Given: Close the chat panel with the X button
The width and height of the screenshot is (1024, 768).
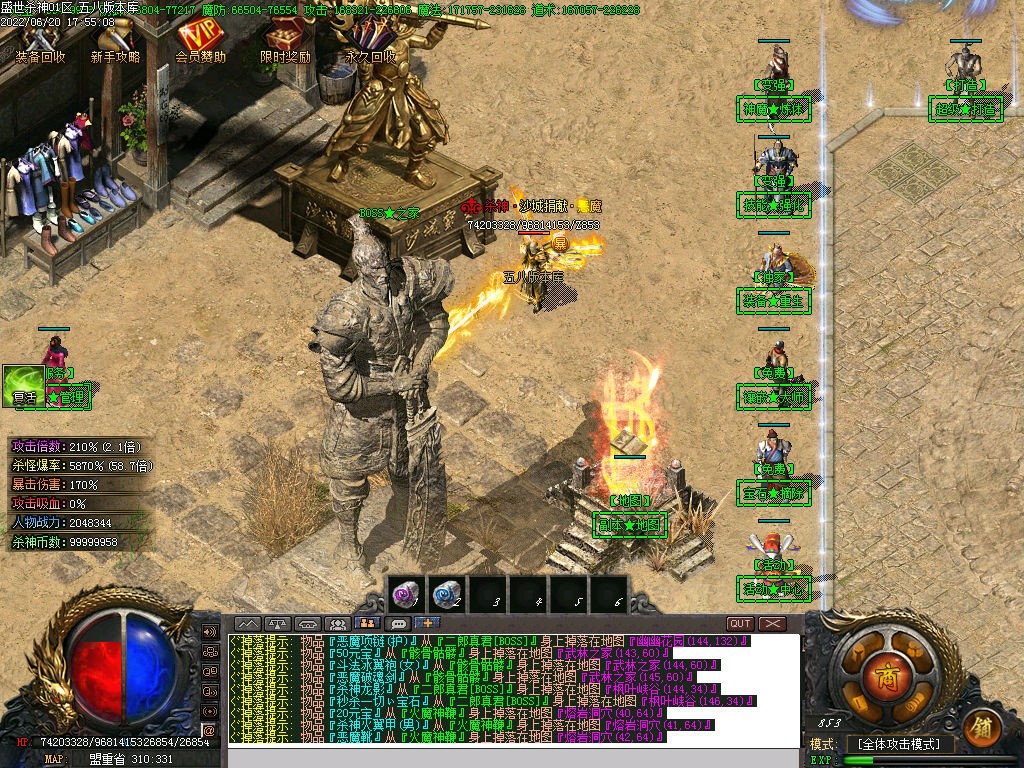Looking at the screenshot, I should [772, 623].
